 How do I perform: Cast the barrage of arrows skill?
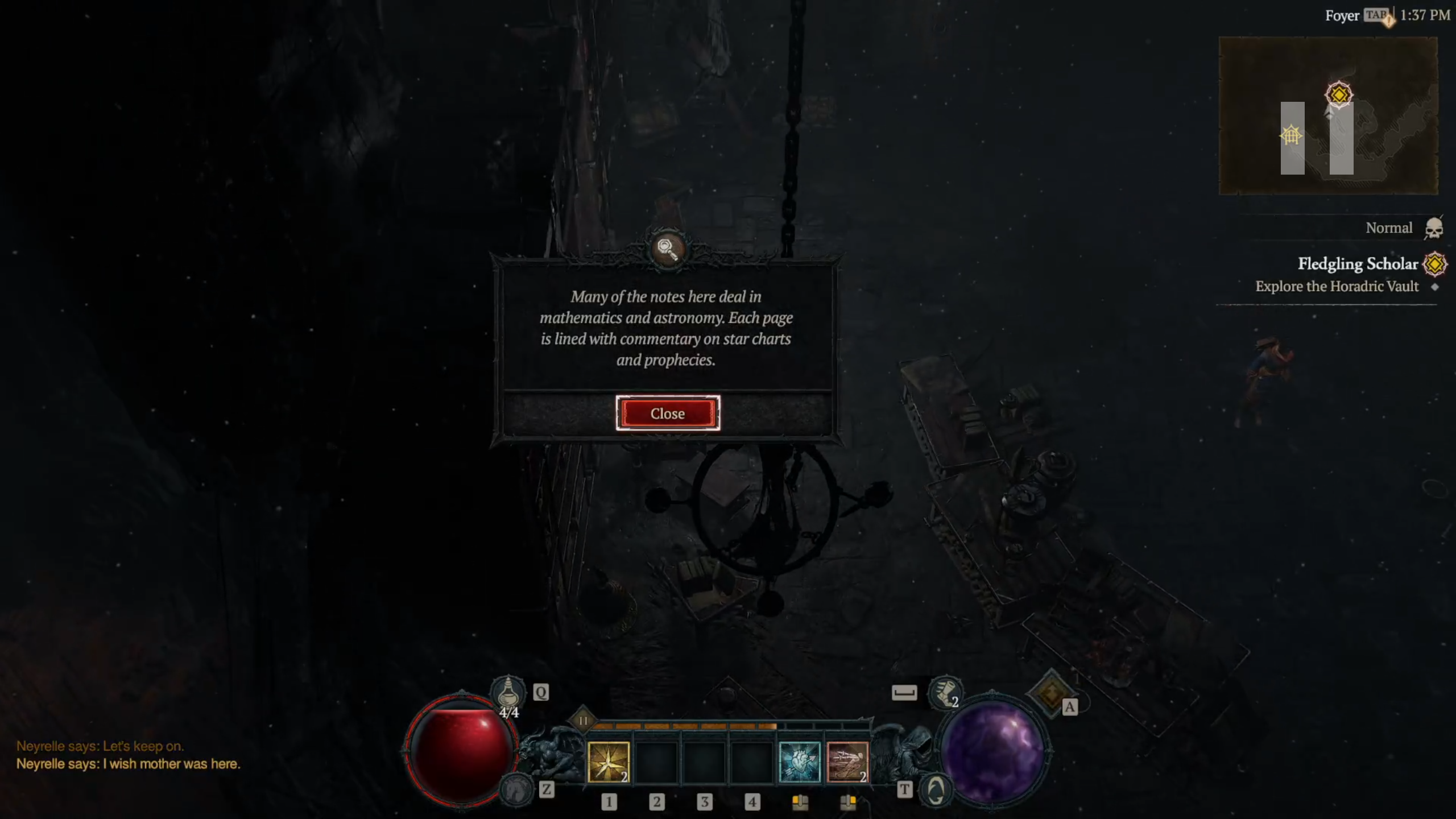pos(847,762)
